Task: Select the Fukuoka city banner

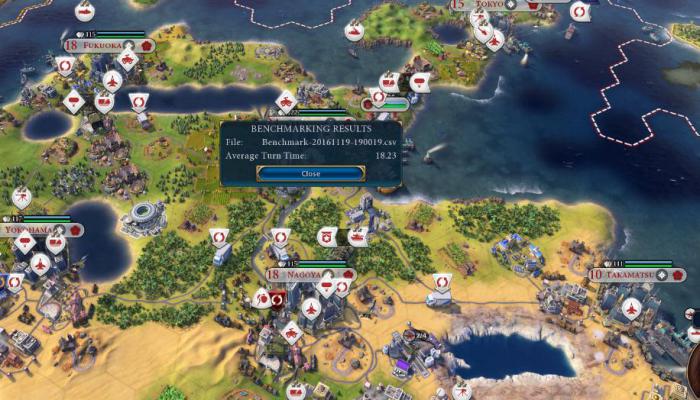Action: (x=105, y=45)
